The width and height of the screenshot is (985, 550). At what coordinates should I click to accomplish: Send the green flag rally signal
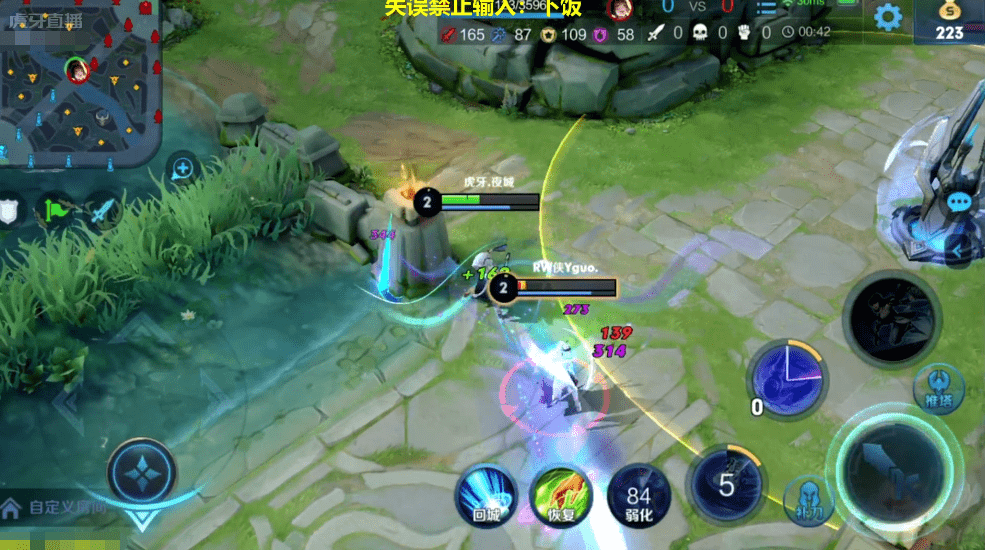click(54, 211)
